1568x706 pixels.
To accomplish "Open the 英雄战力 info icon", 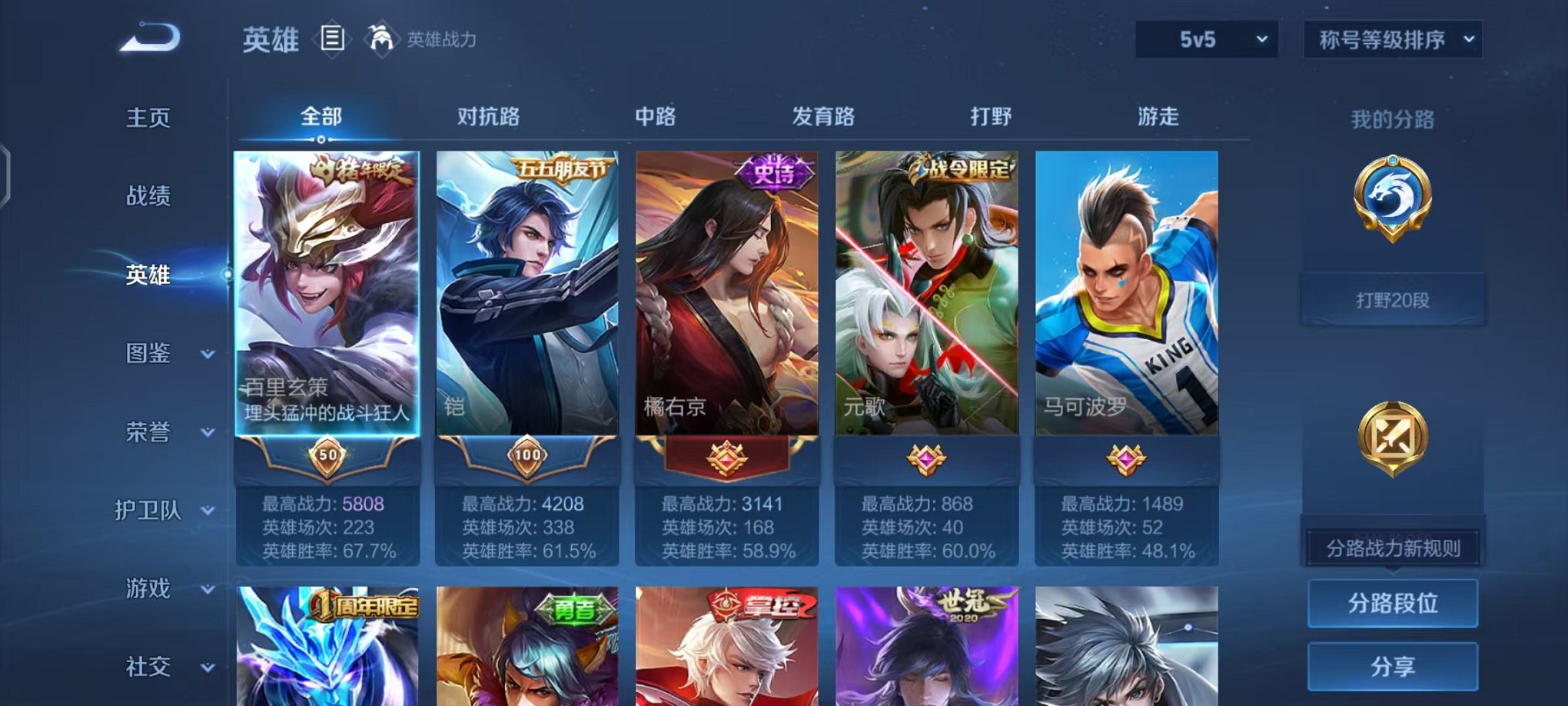I will click(x=380, y=36).
